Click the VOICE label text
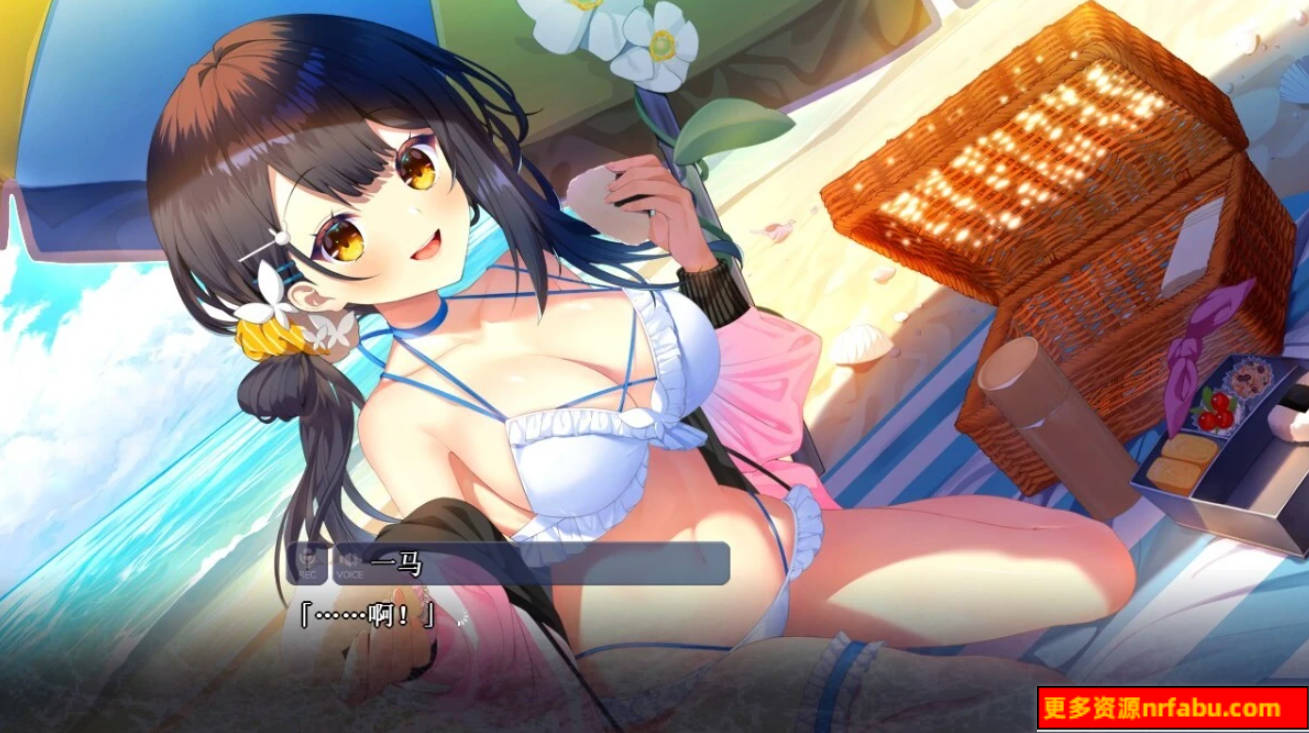Image resolution: width=1309 pixels, height=733 pixels. (350, 572)
